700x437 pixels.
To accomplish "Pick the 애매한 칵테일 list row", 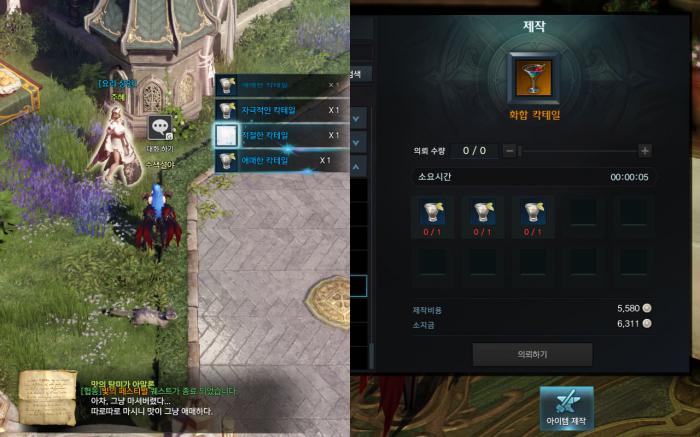I will pos(282,160).
